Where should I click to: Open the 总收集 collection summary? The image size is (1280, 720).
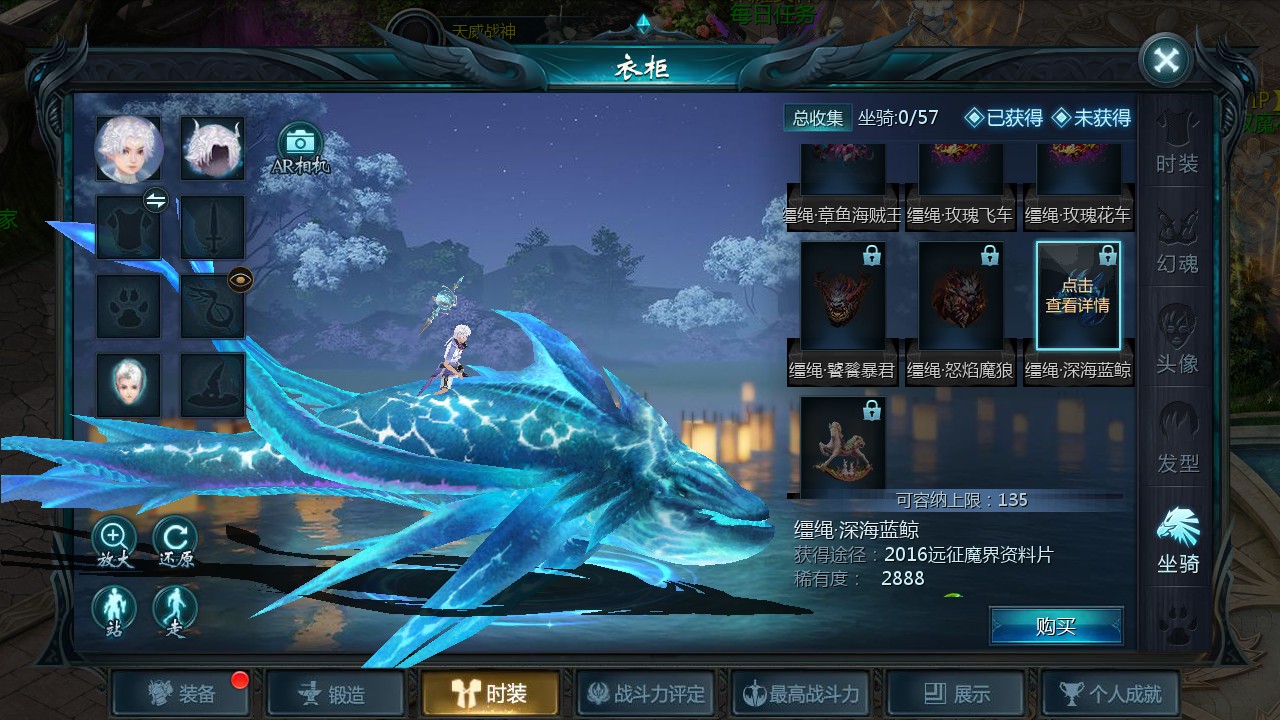pyautogui.click(x=817, y=118)
